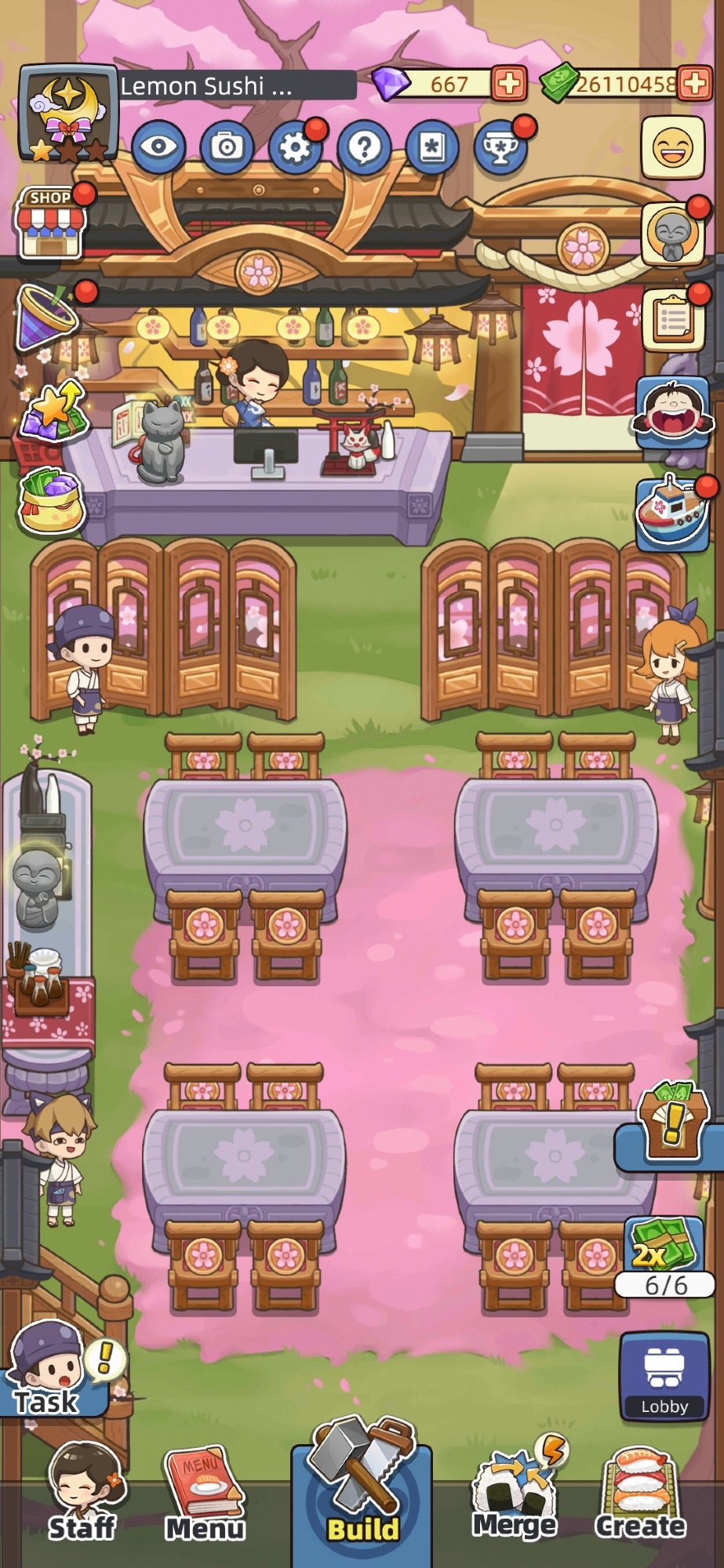Open the trophy achievements
The width and height of the screenshot is (724, 1568).
pos(500,146)
